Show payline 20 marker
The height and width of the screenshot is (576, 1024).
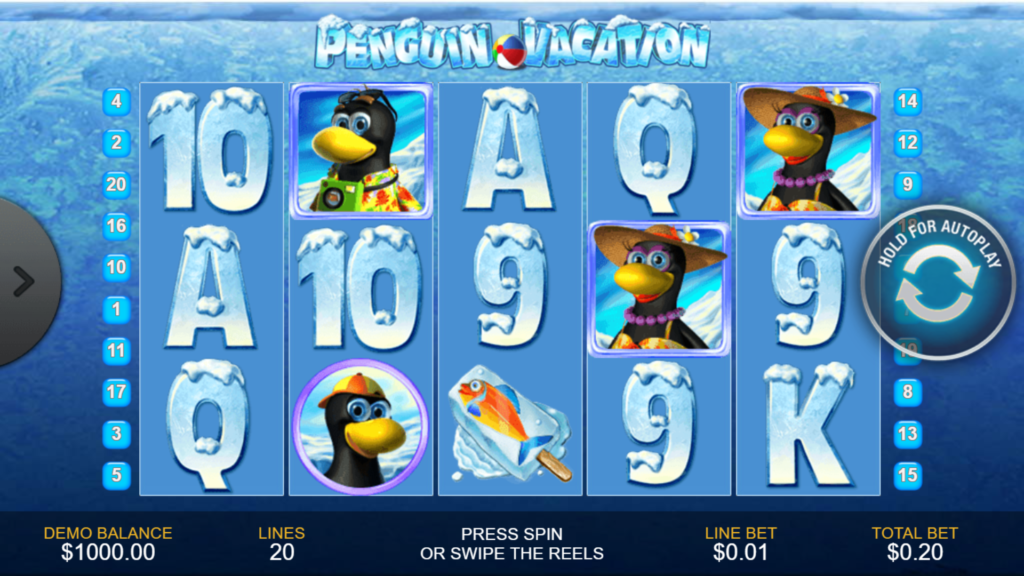117,184
